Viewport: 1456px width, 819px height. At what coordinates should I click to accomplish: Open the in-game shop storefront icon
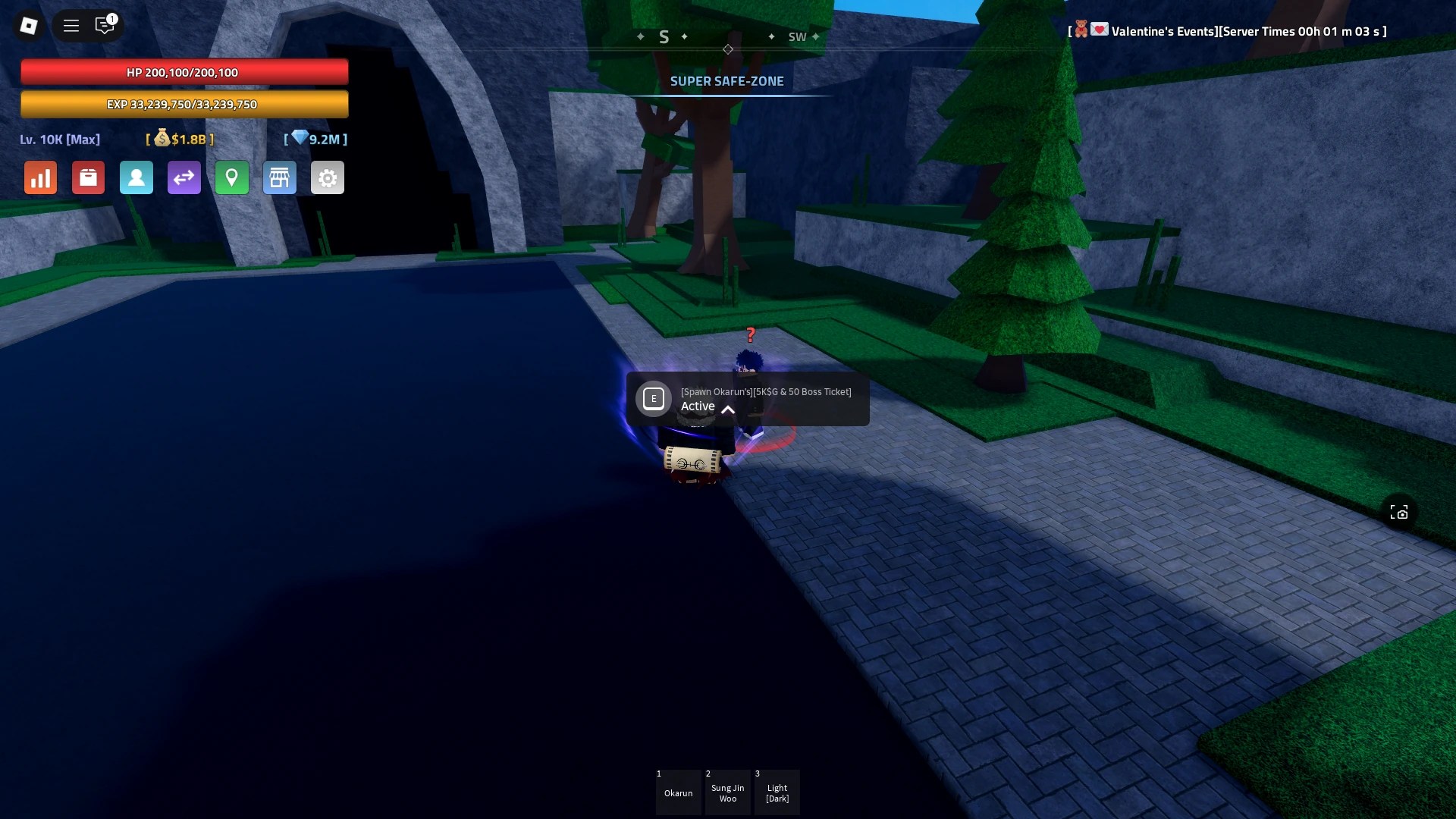280,177
